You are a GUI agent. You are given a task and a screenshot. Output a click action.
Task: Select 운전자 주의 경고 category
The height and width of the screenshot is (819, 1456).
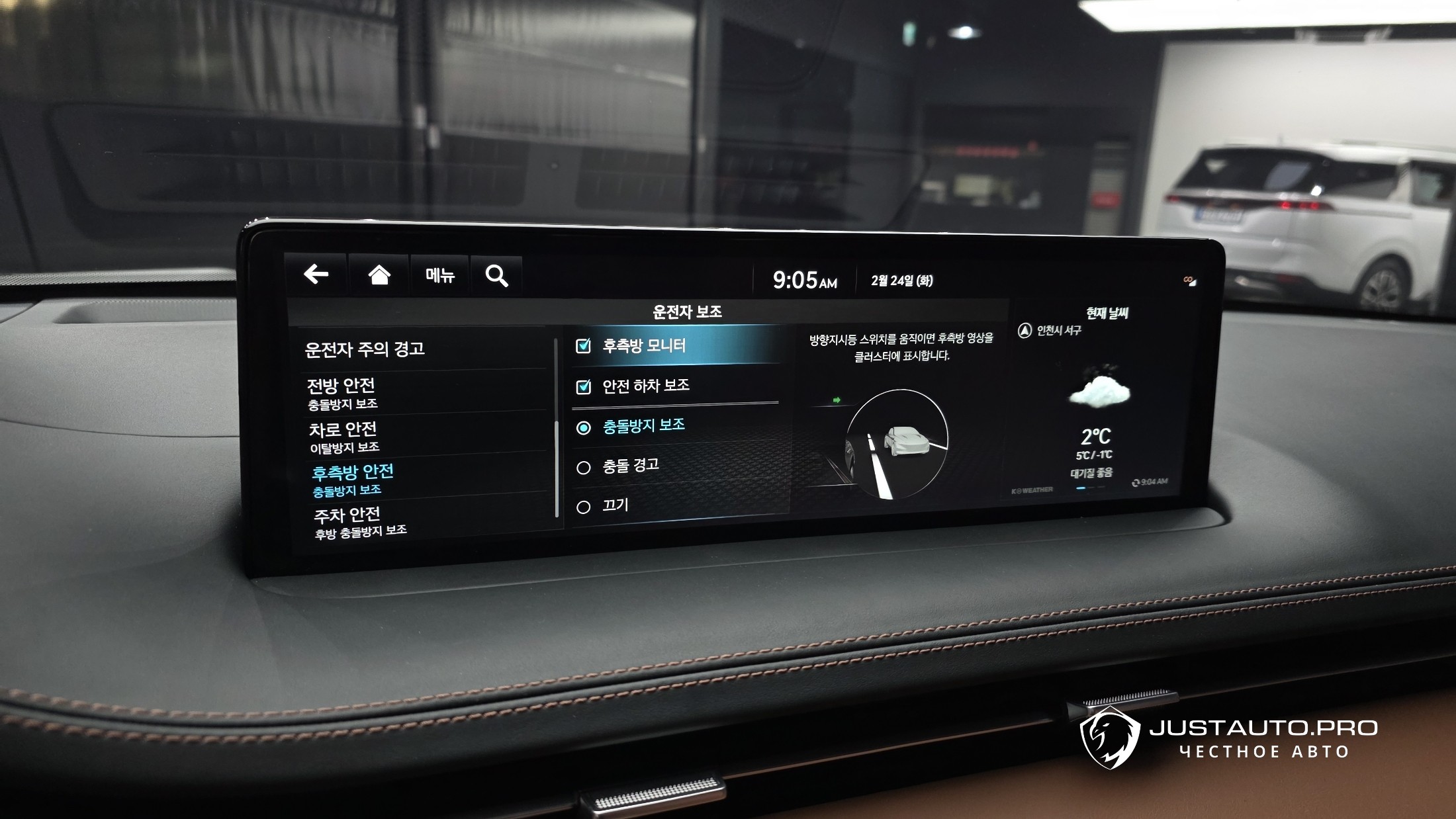[365, 349]
